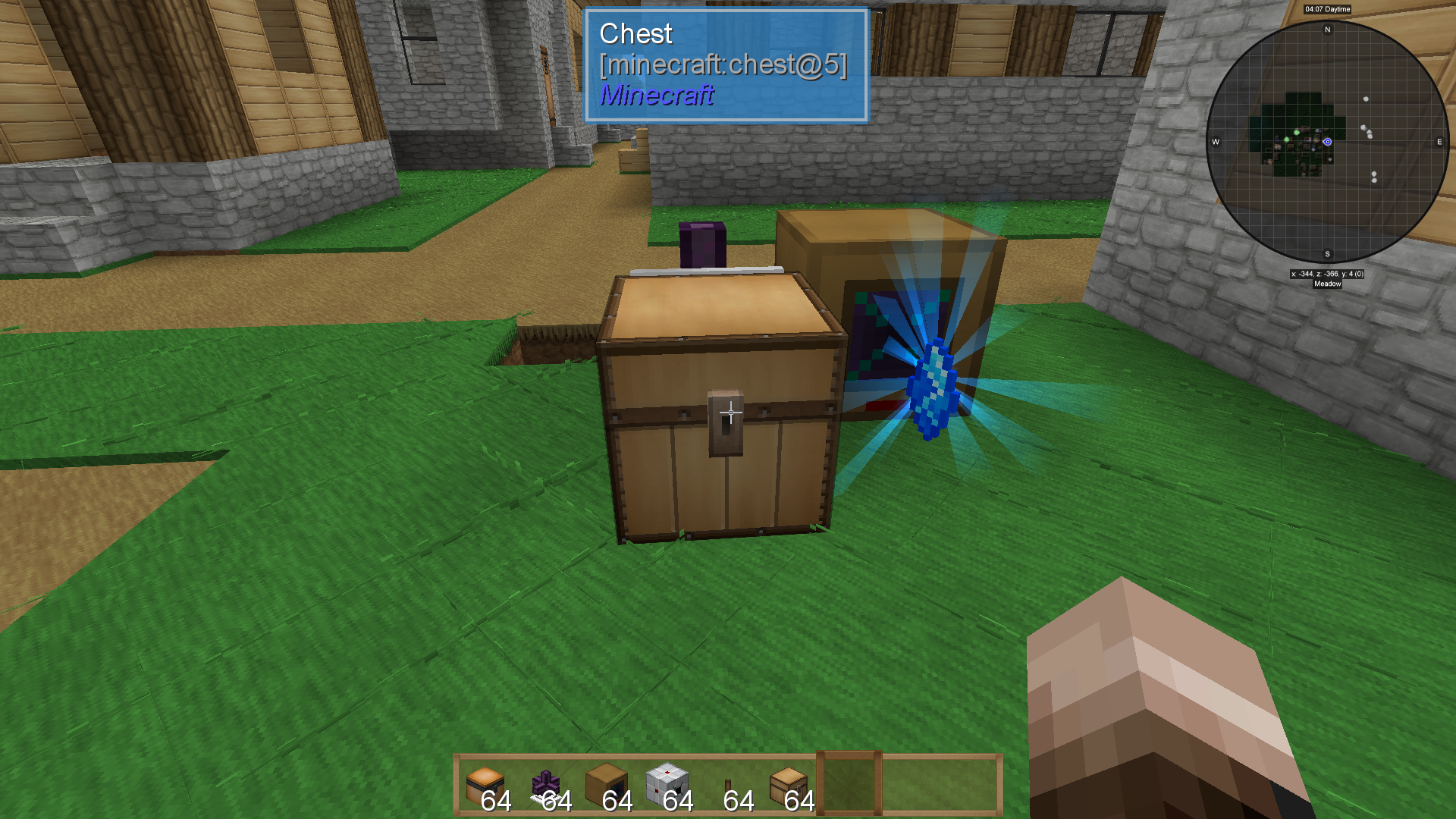Image resolution: width=1456 pixels, height=819 pixels.
Task: Select the first hotbar slot with the piston block
Action: (485, 783)
